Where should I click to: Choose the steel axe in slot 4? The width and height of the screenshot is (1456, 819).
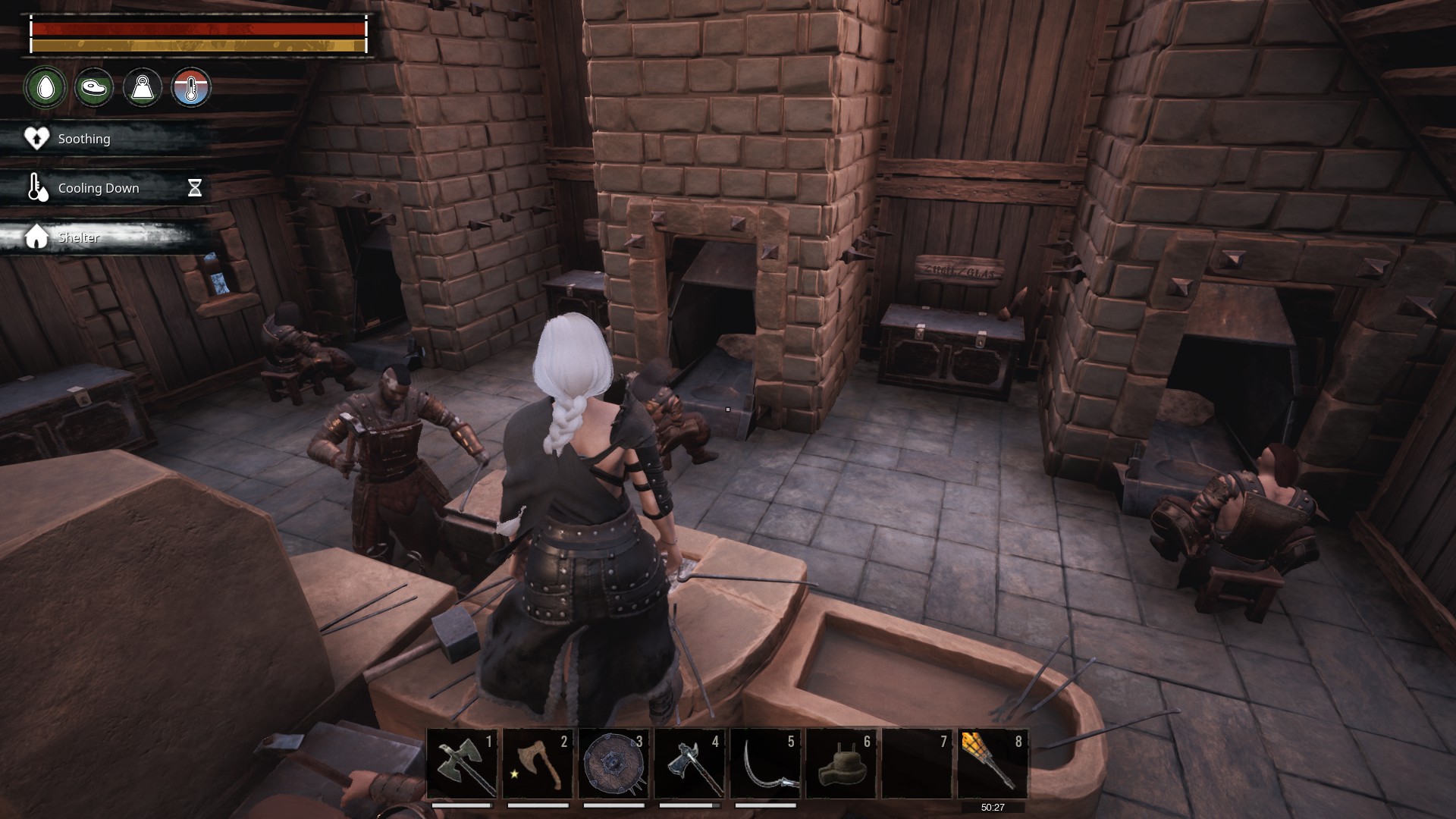click(689, 764)
